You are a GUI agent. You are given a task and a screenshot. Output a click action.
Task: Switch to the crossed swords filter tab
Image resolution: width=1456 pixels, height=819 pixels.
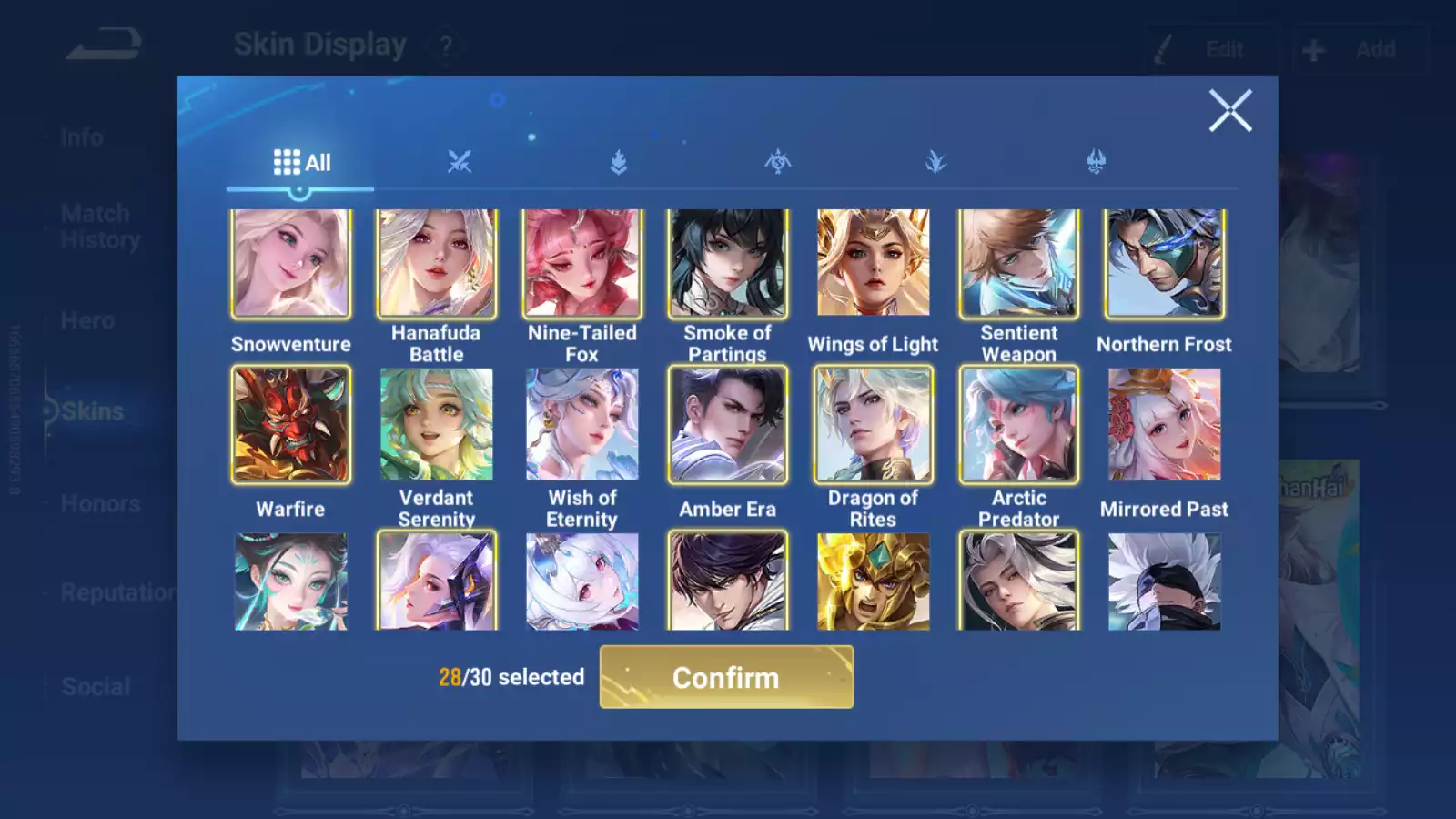pyautogui.click(x=460, y=163)
